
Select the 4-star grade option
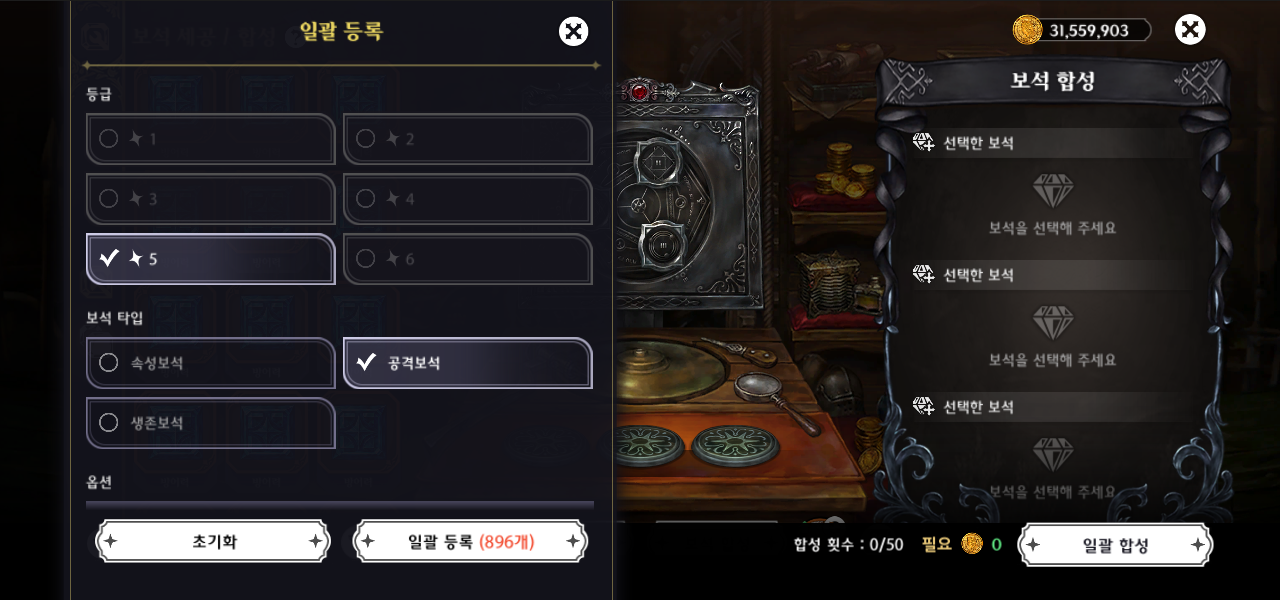click(467, 199)
